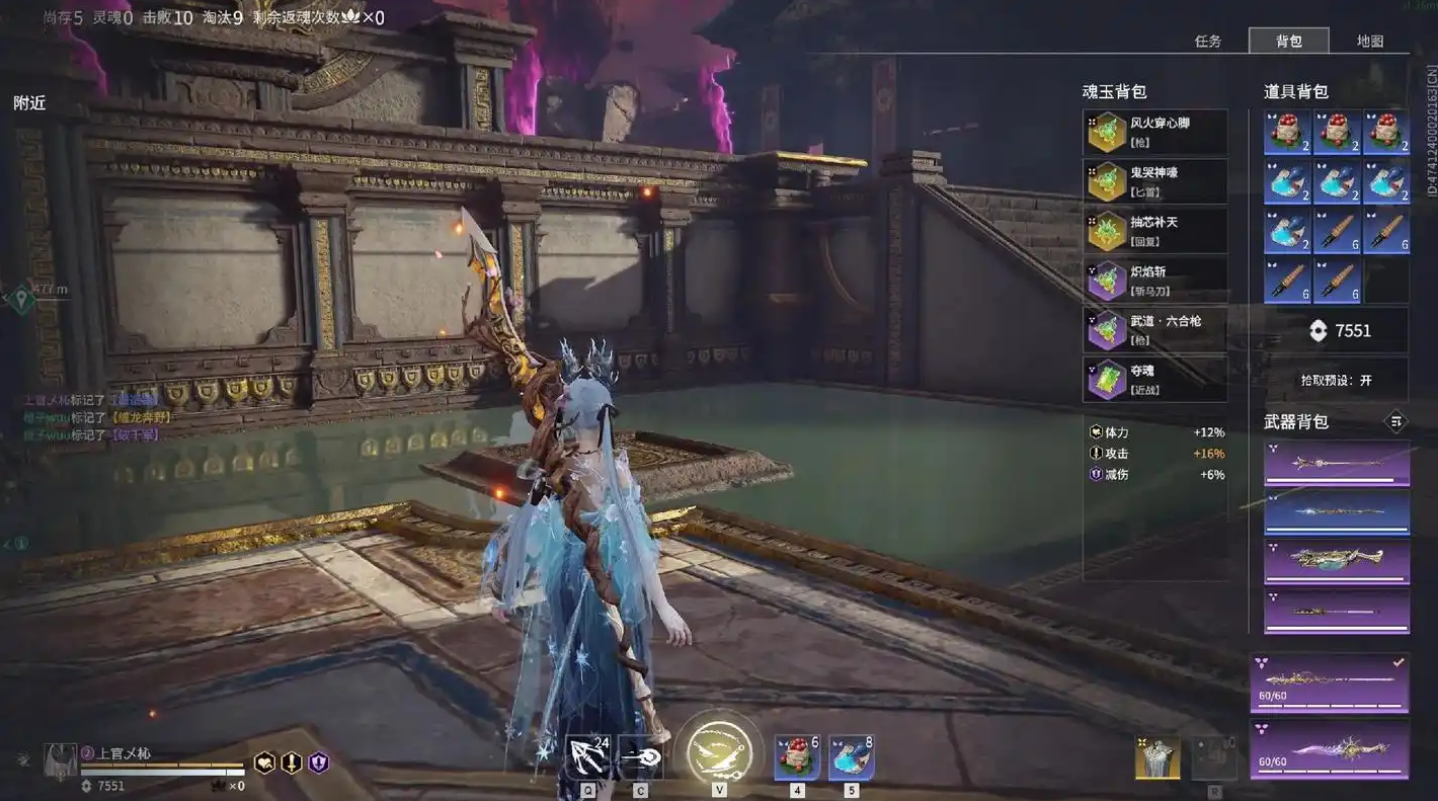1438x801 pixels.
Task: Use the red healing bag hotbar item
Action: pyautogui.click(x=797, y=756)
